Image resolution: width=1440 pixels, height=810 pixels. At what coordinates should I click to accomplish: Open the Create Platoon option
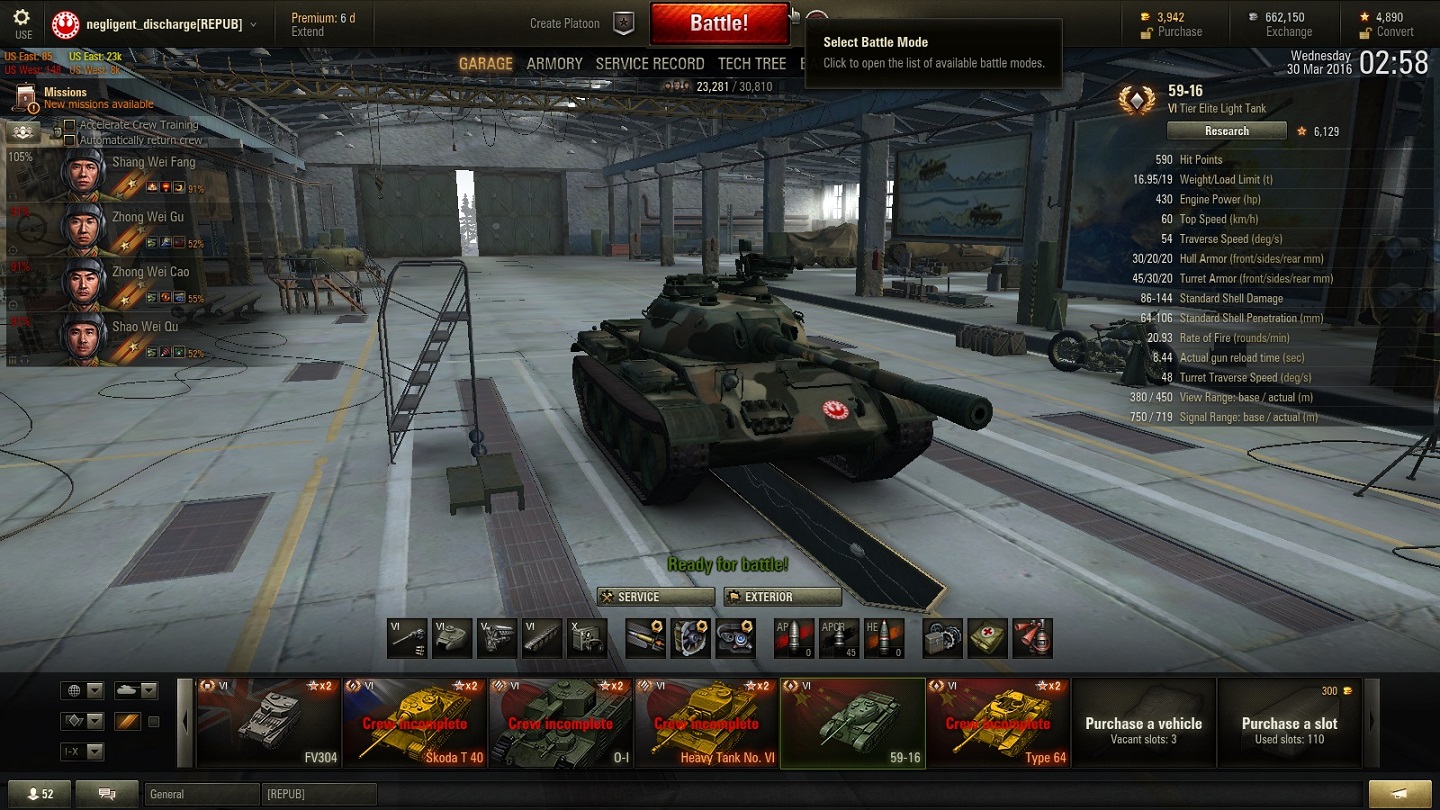[x=565, y=23]
